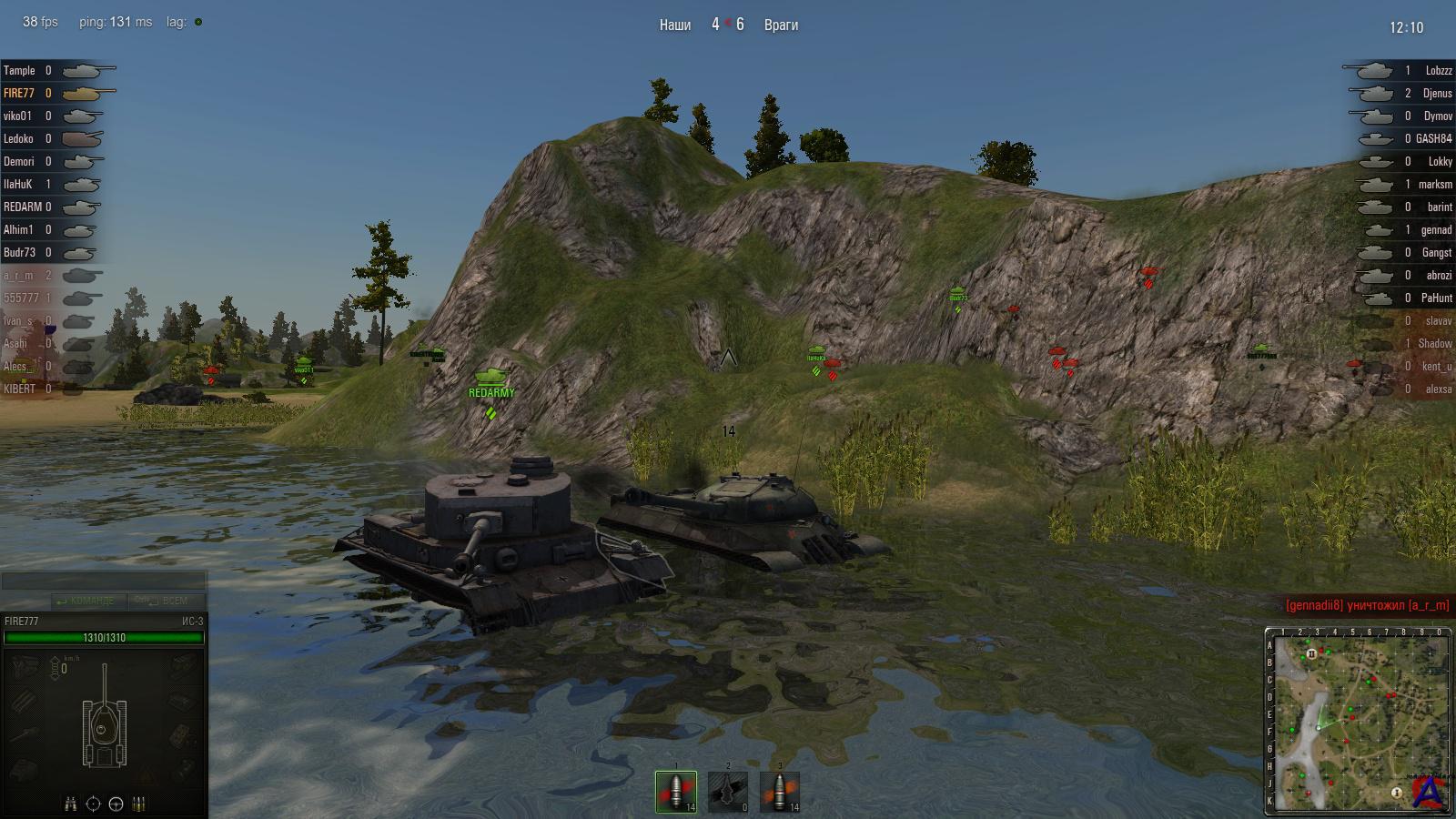Select teammate Ledoko in the team list
Screen dimensions: 1456x819
pos(19,138)
